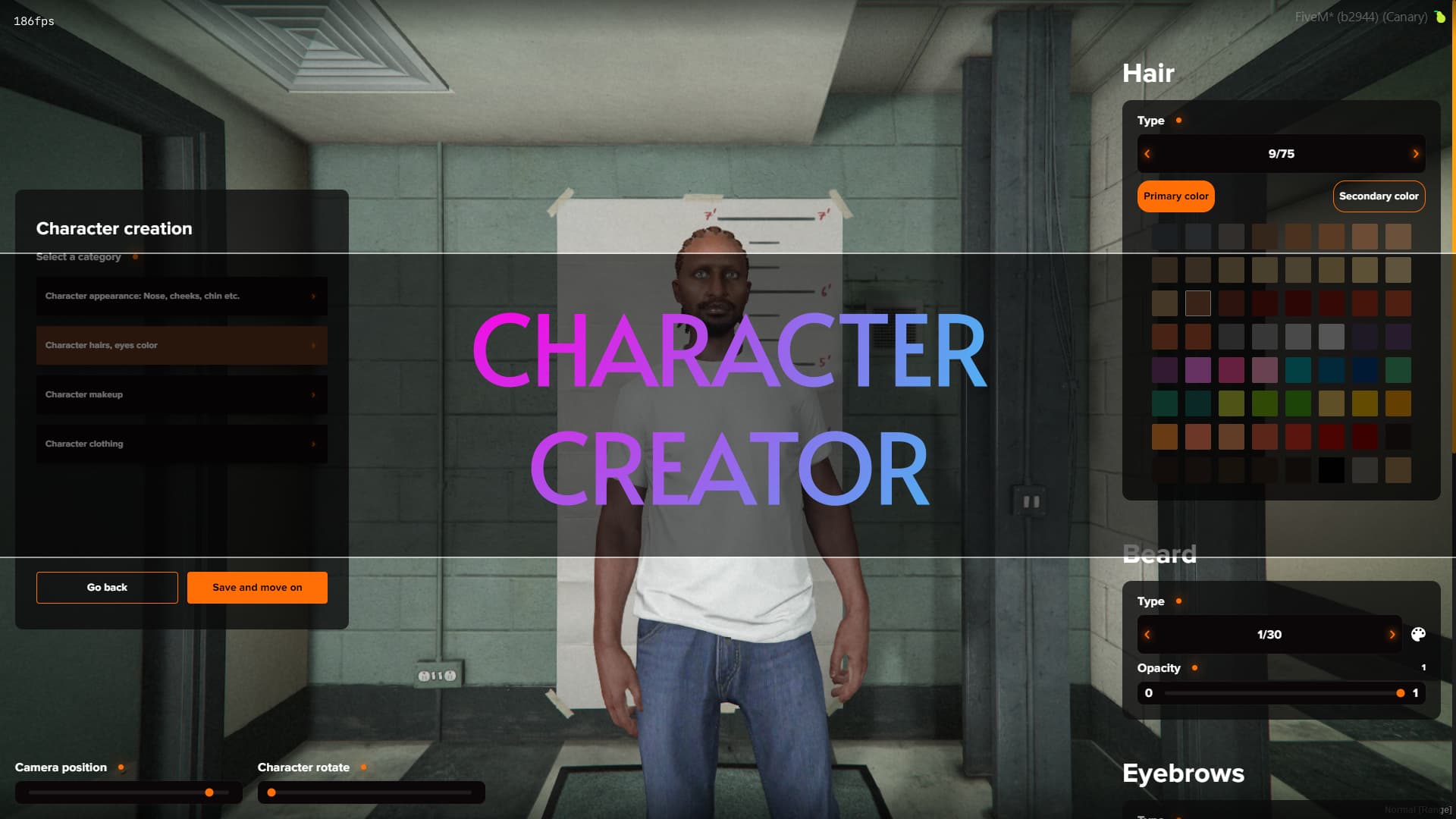Open the beard color palette icon
This screenshot has width=1456, height=819.
(x=1419, y=635)
